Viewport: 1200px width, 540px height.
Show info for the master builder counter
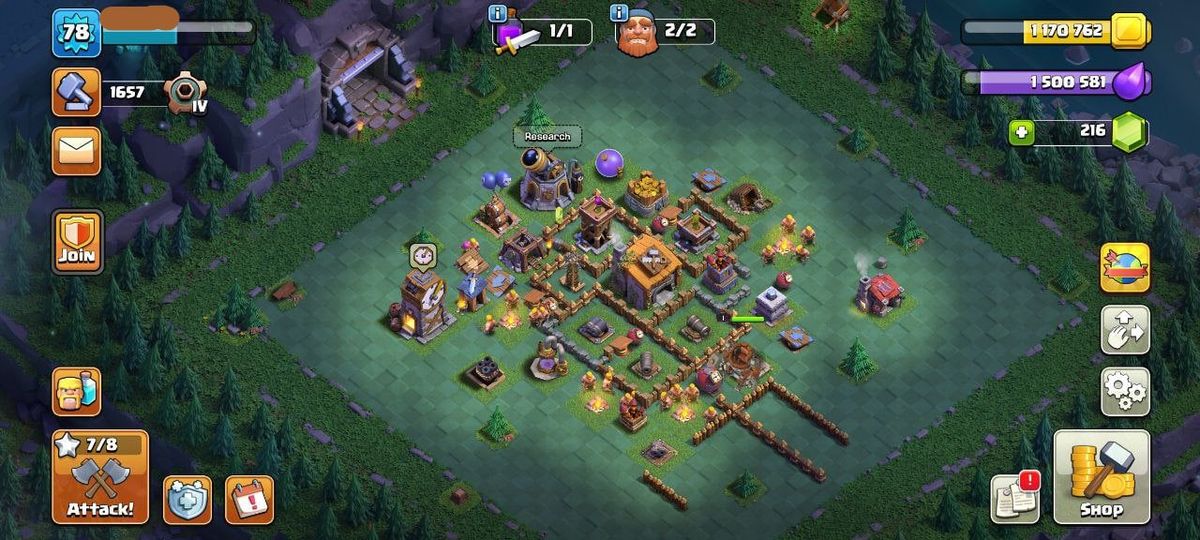(x=620, y=13)
